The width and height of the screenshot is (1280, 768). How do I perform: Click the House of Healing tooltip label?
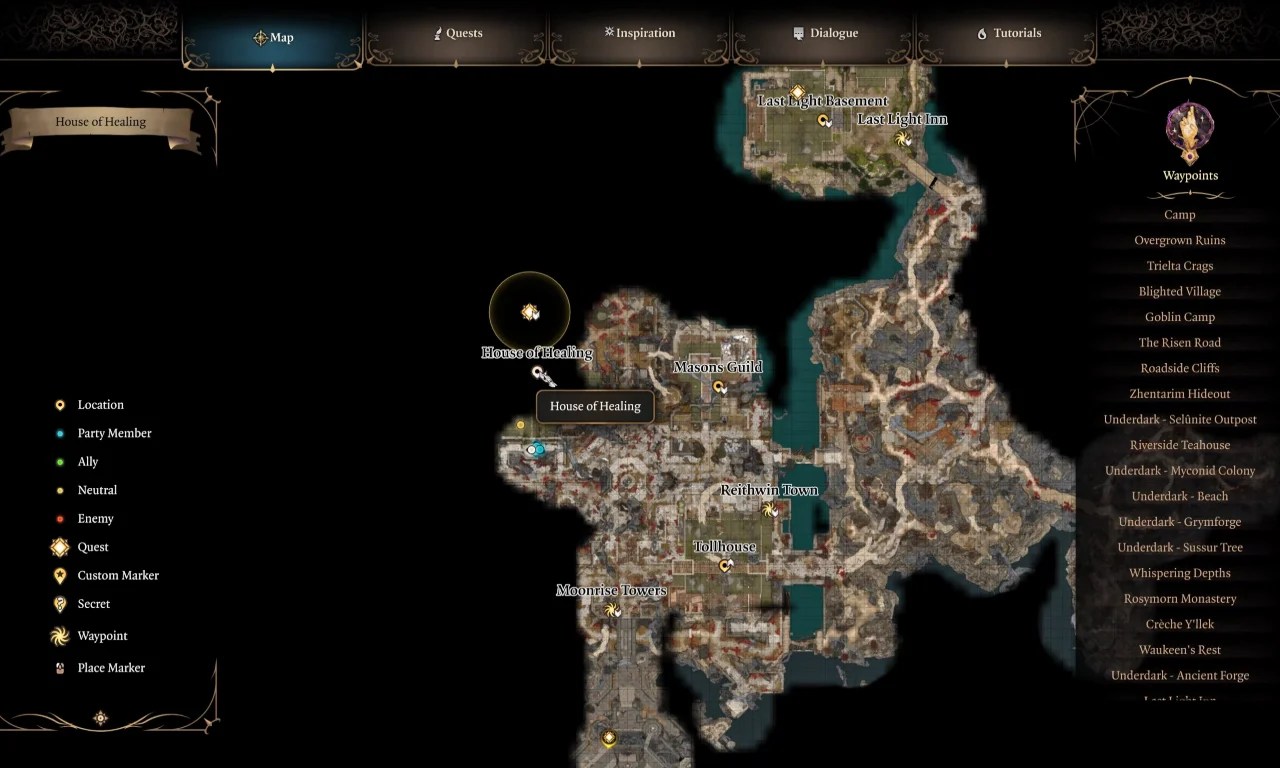click(594, 406)
